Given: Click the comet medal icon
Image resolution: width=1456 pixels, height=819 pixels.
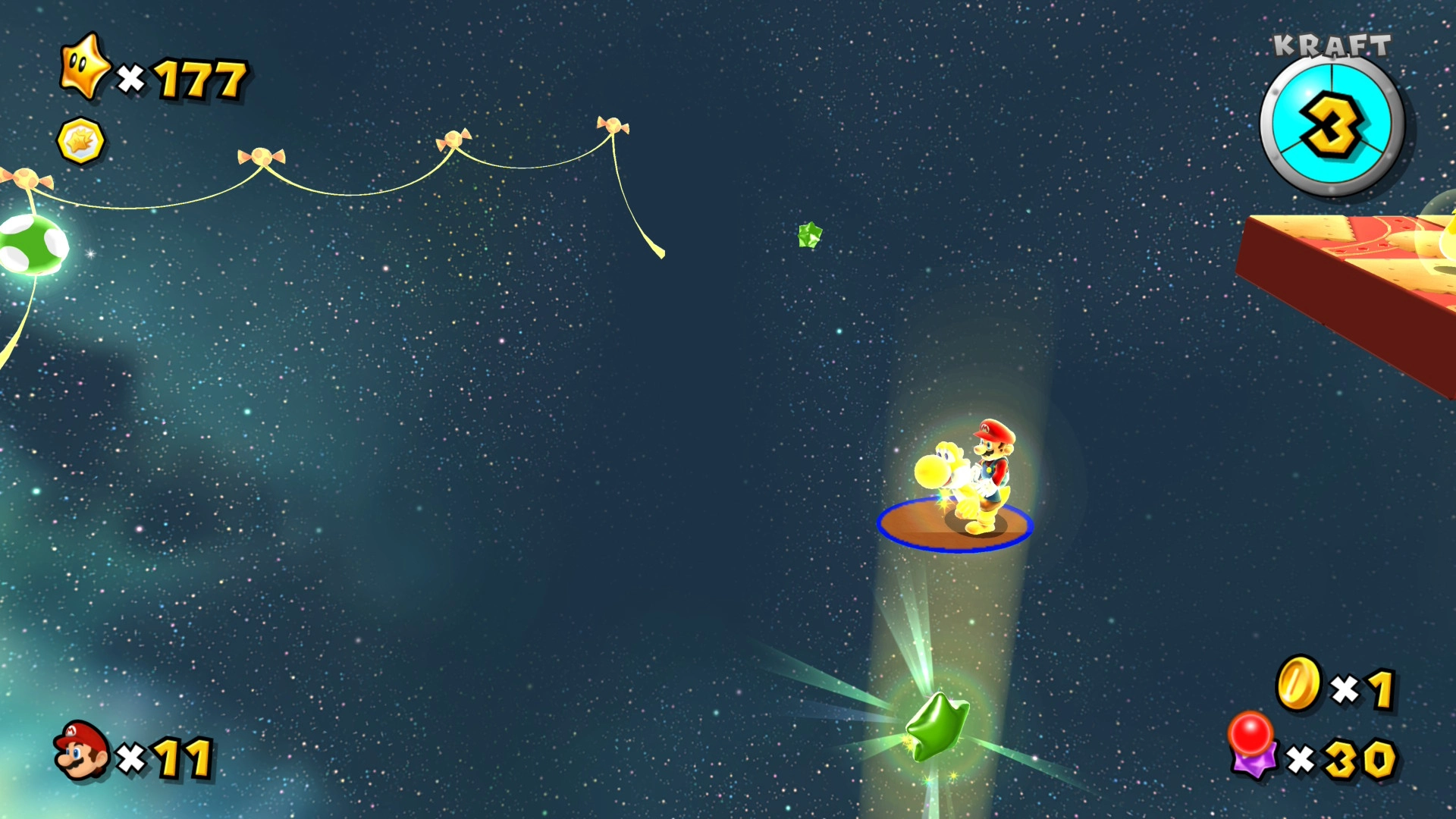Looking at the screenshot, I should click(x=80, y=141).
